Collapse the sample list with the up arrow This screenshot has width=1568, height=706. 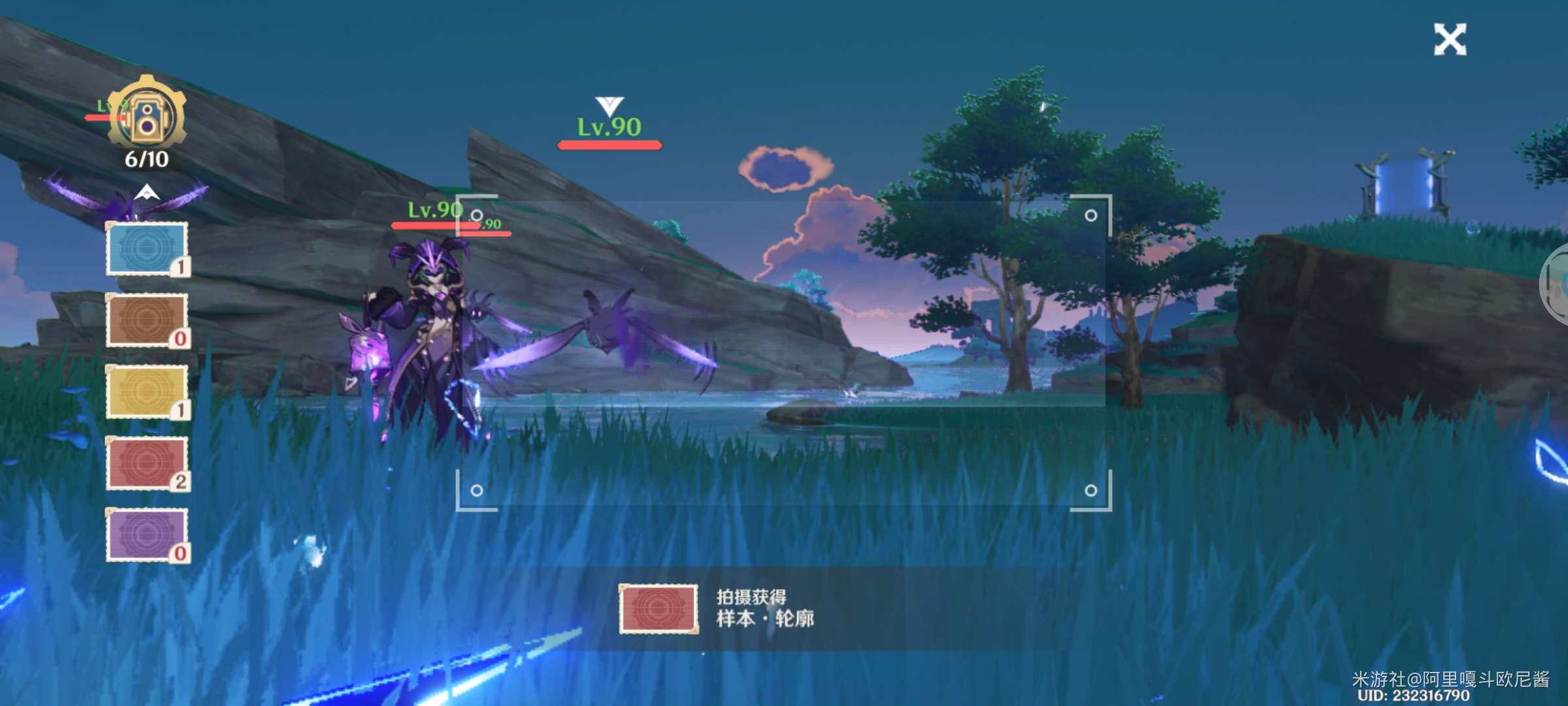point(147,192)
